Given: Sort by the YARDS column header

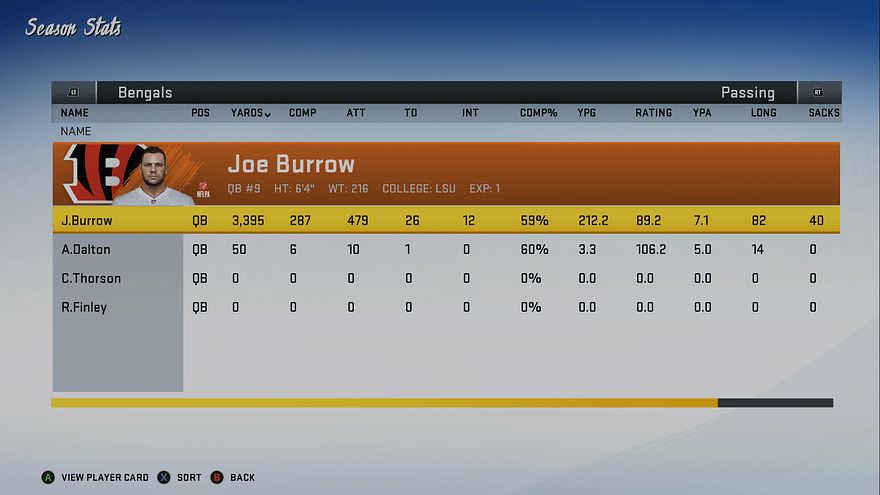Looking at the screenshot, I should (250, 113).
